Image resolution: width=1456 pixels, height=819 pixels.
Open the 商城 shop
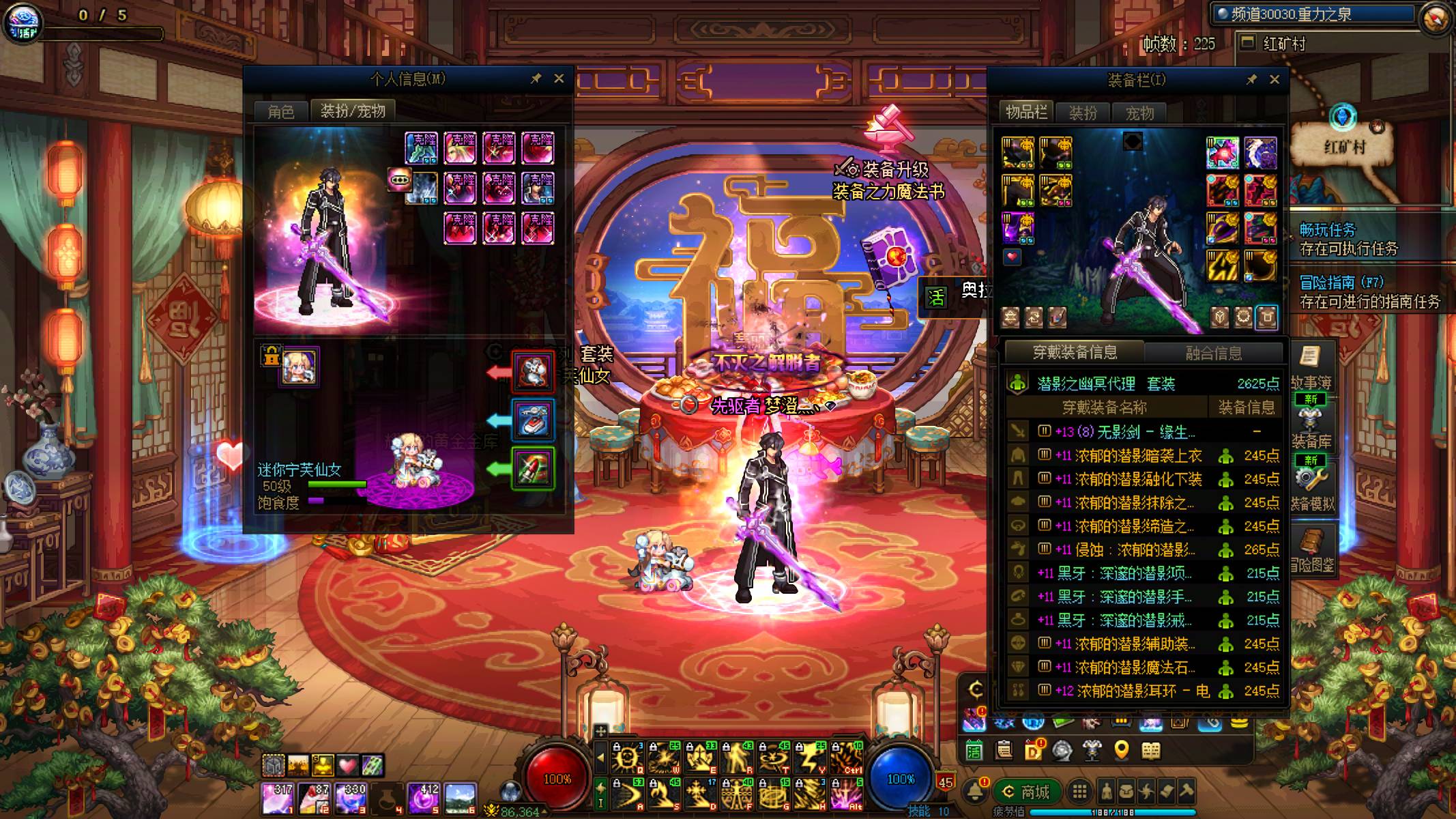tap(1025, 792)
